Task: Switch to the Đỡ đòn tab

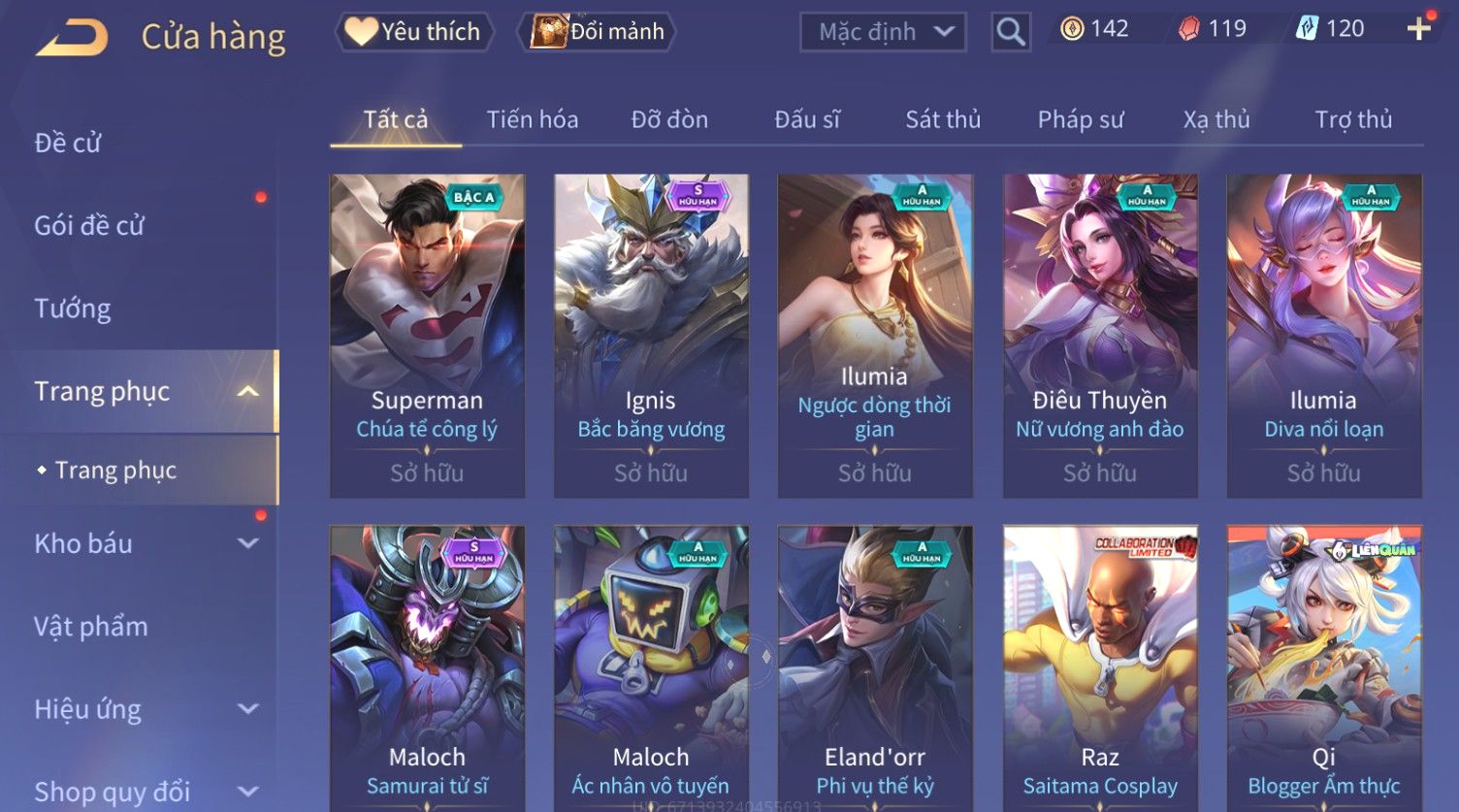Action: click(669, 119)
